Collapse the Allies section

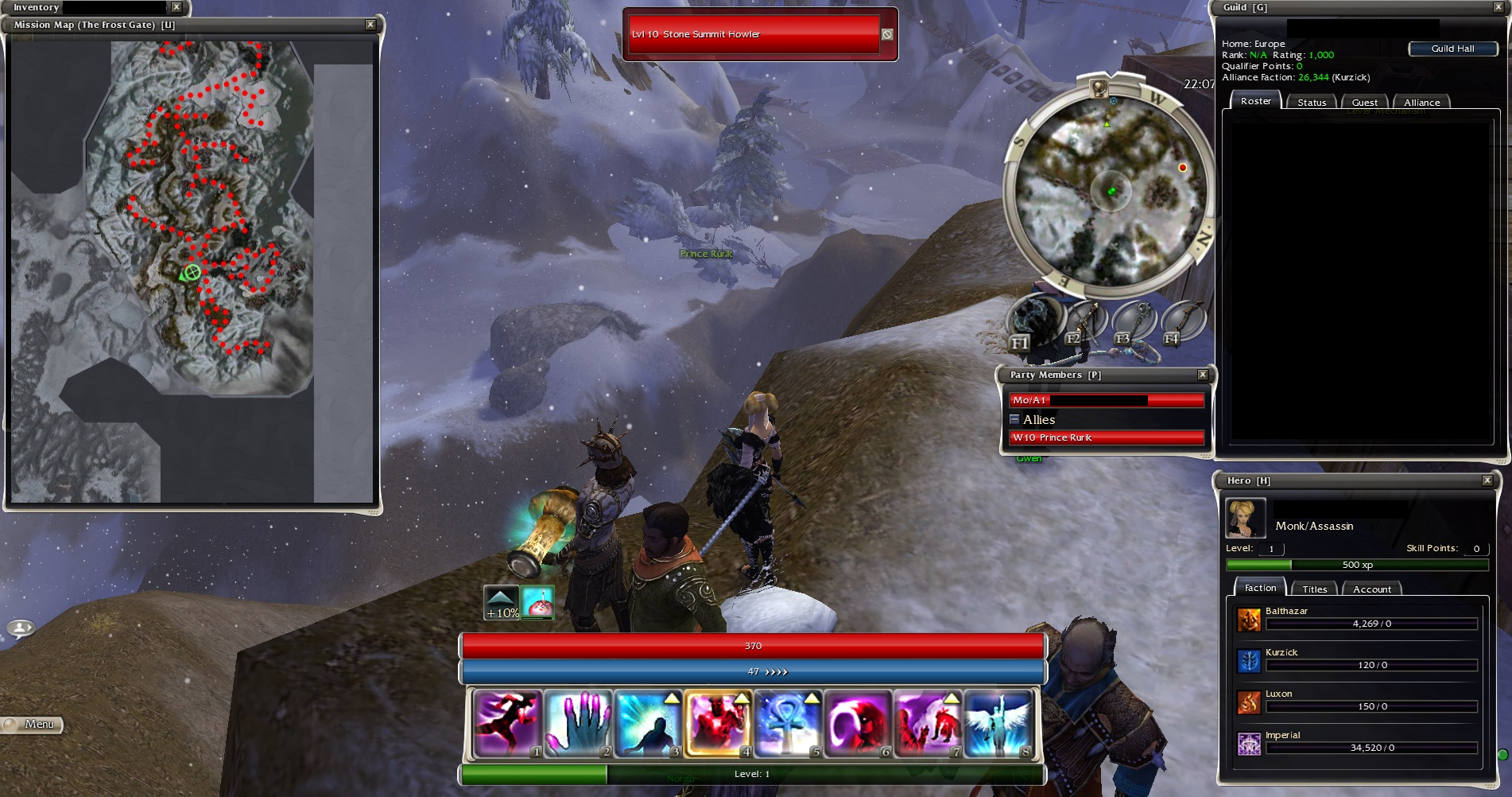pos(1014,419)
